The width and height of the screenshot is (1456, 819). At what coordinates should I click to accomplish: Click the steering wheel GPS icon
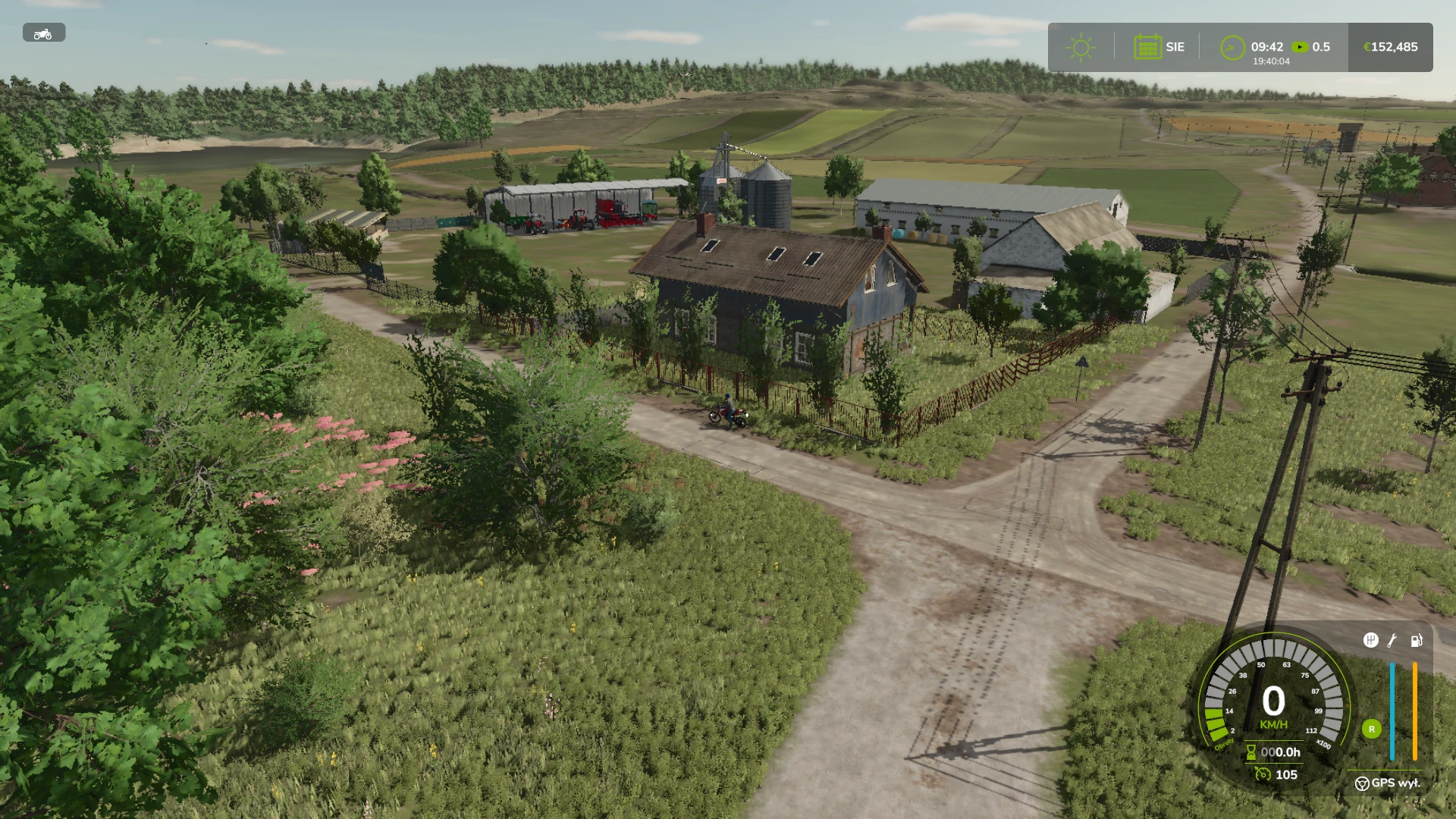[x=1363, y=784]
